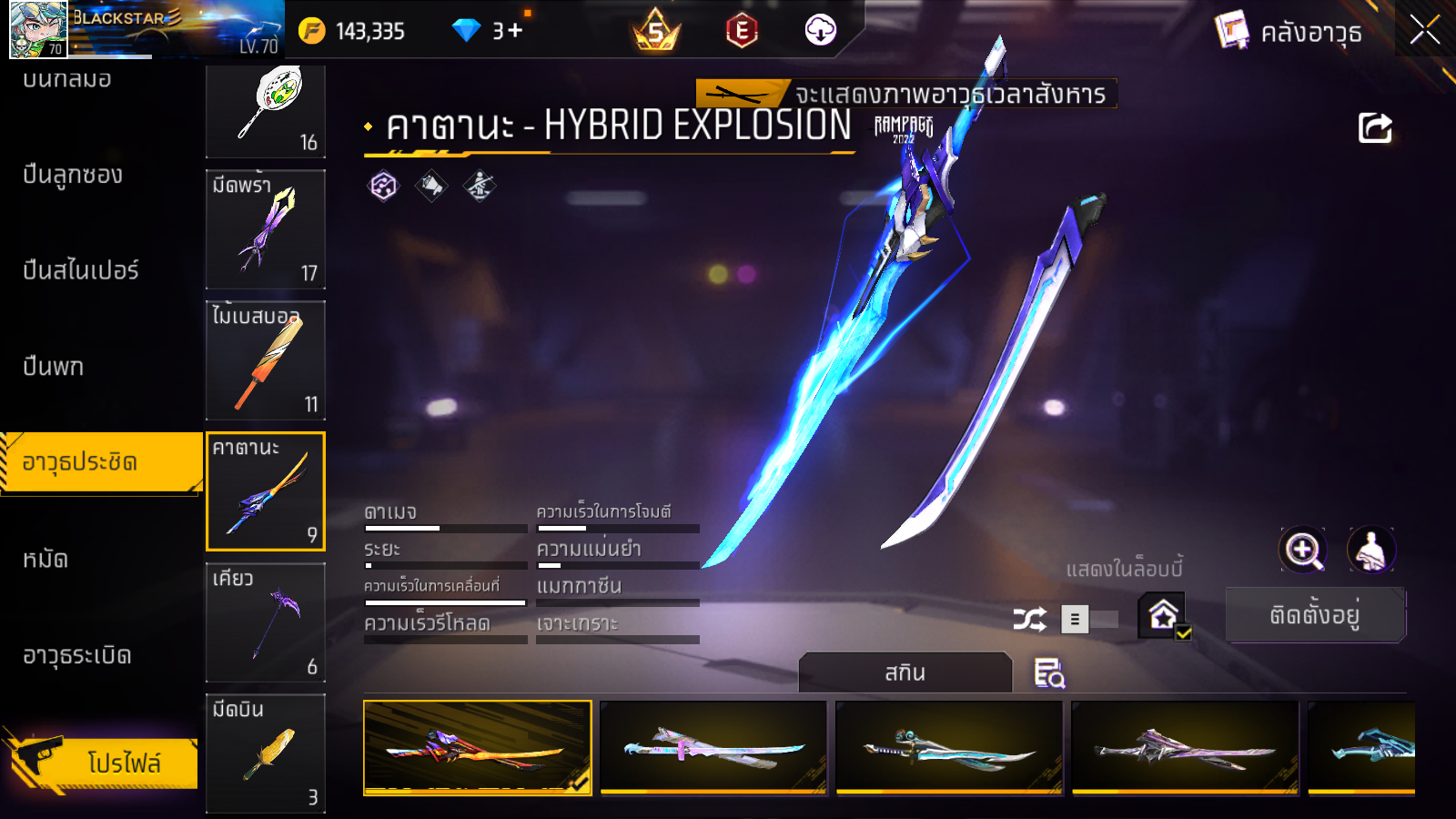This screenshot has width=1456, height=819.
Task: Open the หมัด category
Action: pyautogui.click(x=45, y=559)
